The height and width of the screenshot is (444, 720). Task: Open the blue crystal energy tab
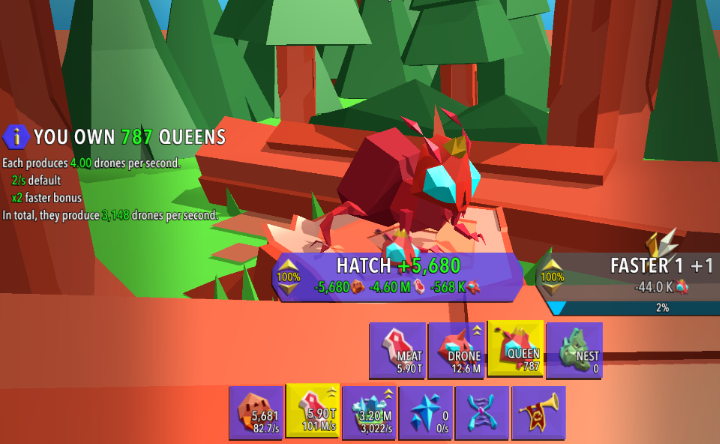[426, 412]
